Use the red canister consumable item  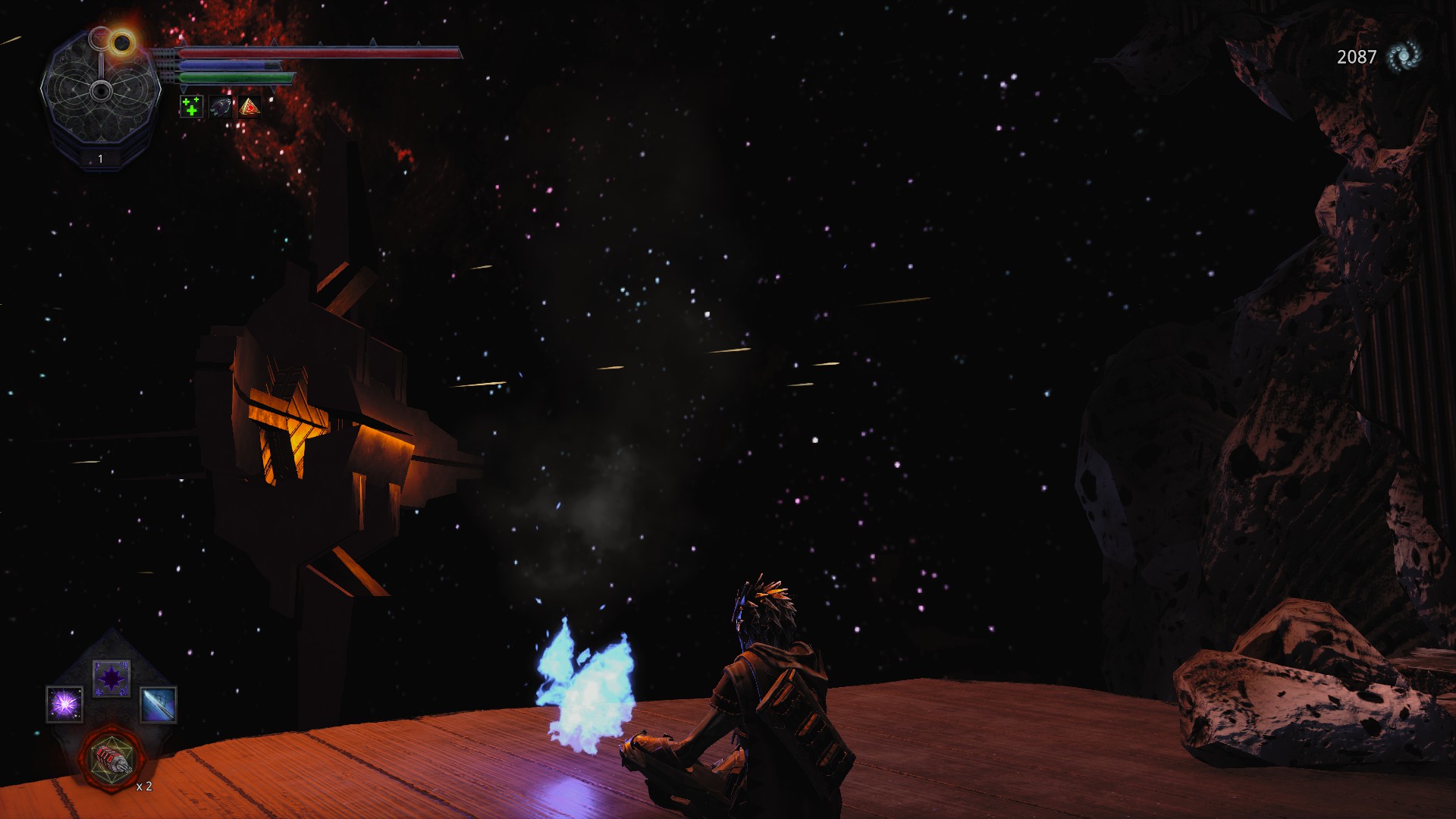[x=111, y=758]
